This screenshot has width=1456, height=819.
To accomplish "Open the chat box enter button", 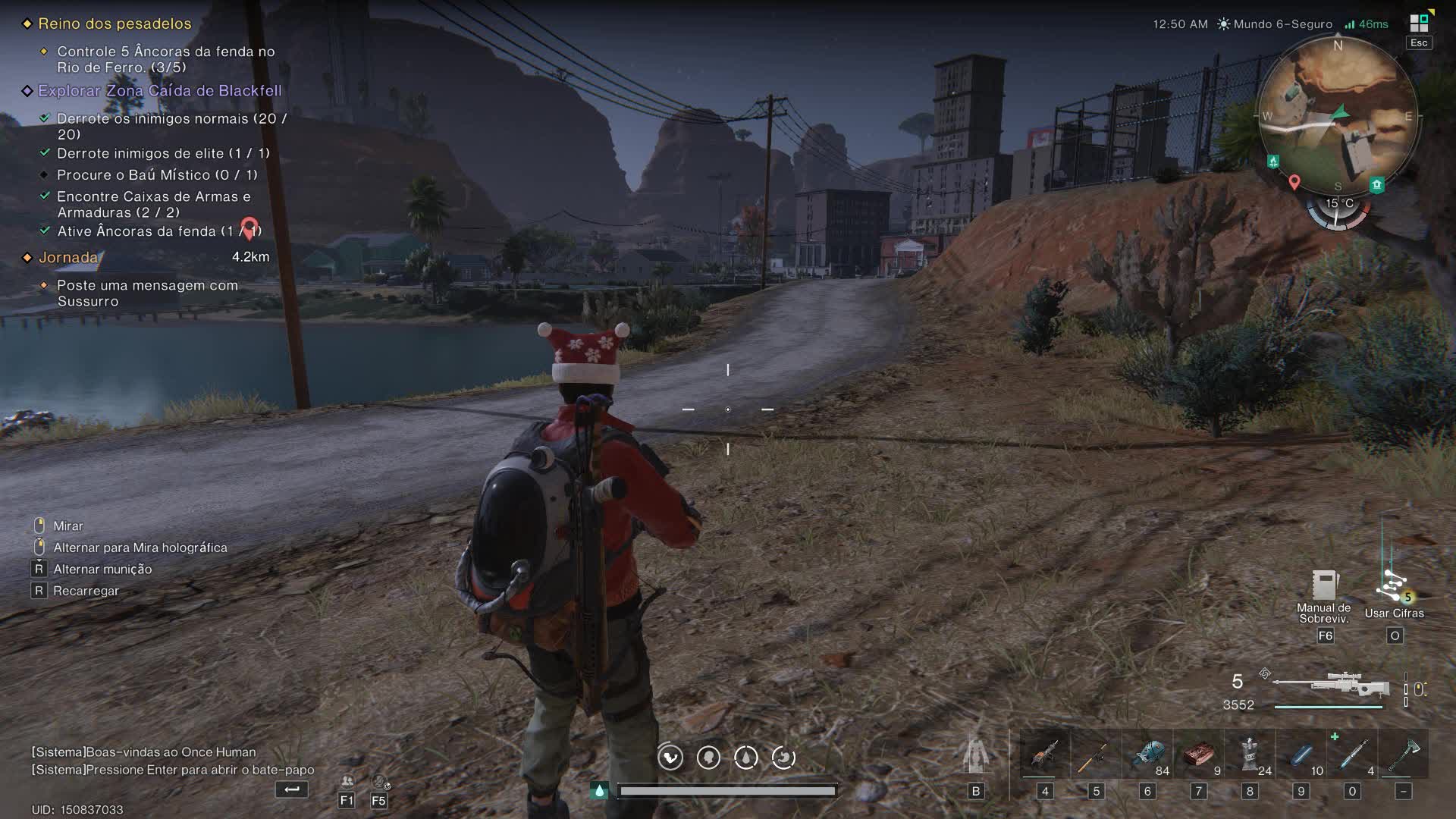I will [292, 789].
